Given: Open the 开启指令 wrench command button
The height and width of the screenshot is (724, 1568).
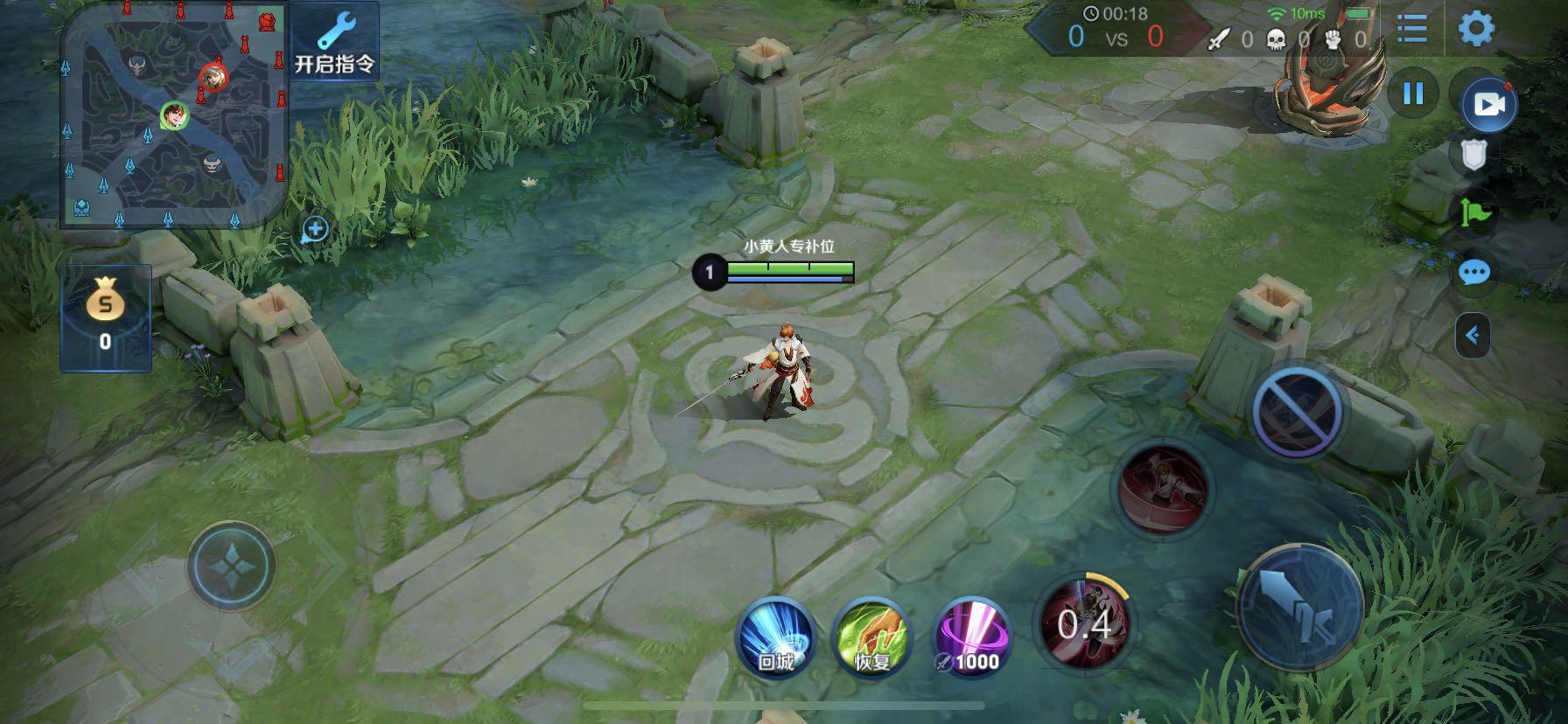Looking at the screenshot, I should [x=334, y=41].
